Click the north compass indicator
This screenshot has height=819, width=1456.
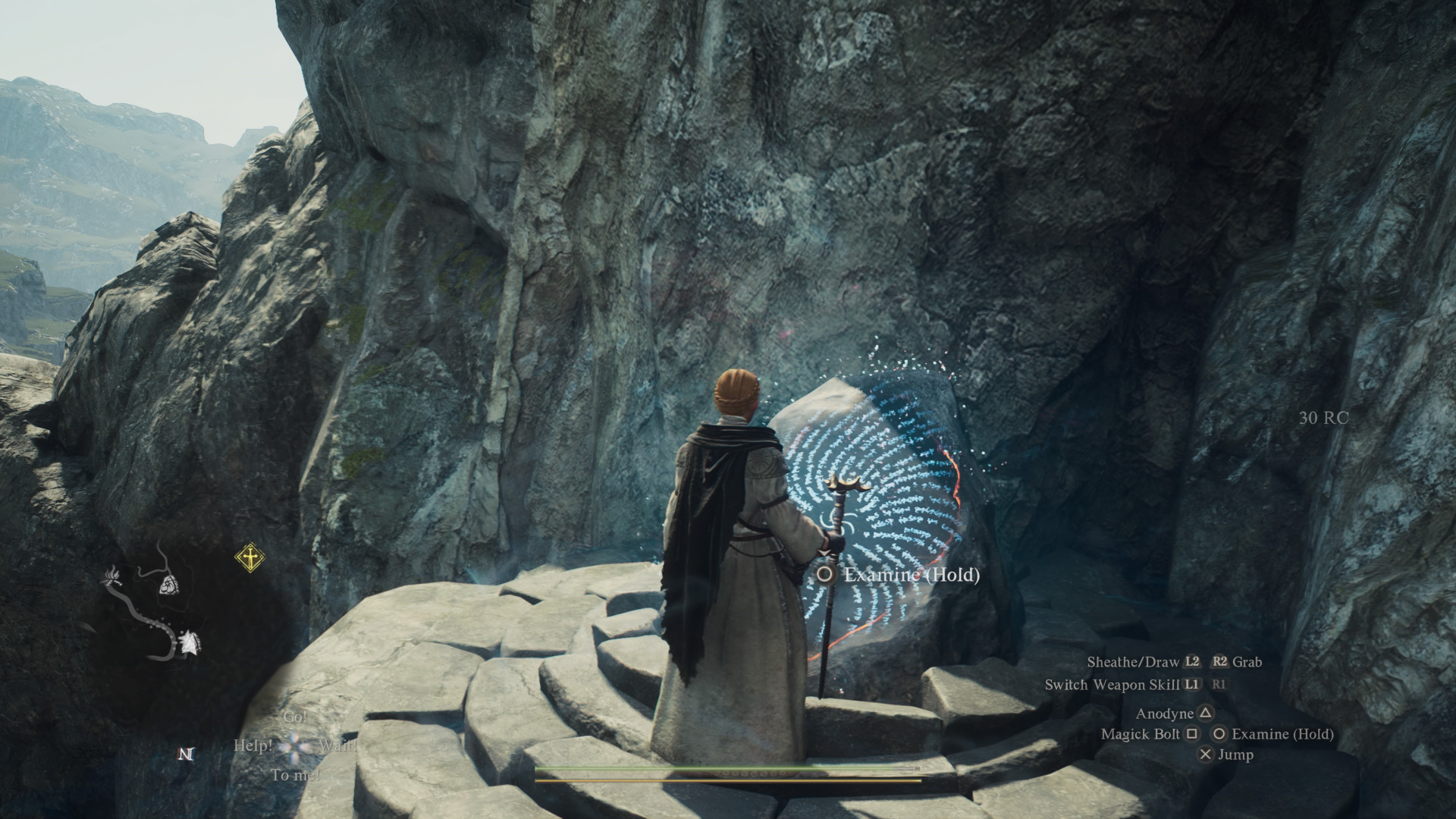pos(186,754)
